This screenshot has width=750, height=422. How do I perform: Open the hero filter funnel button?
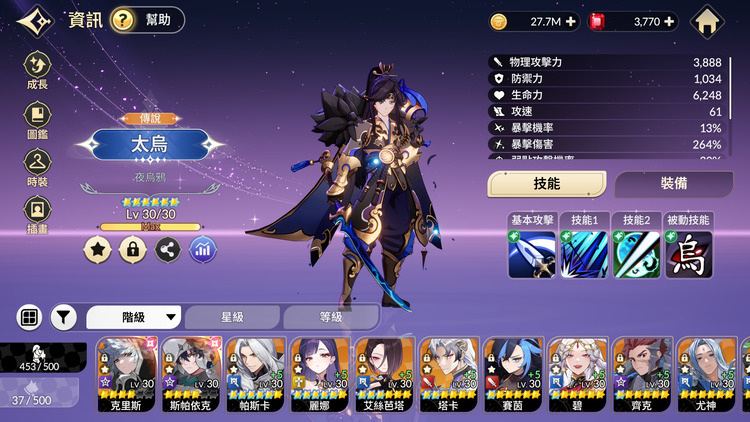pyautogui.click(x=64, y=317)
